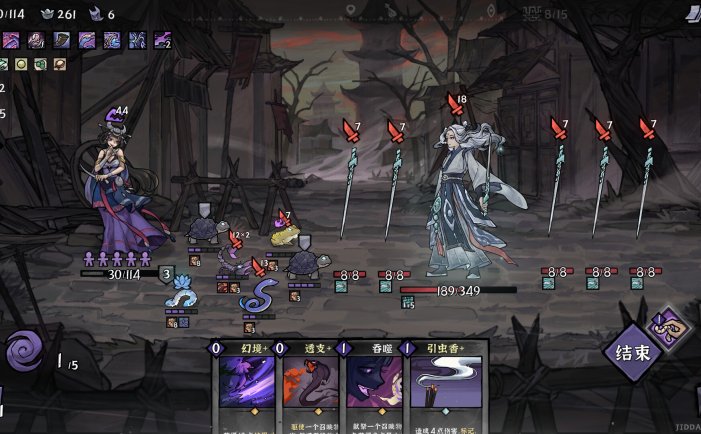Target the white-haired boss with 189/349 health
The width and height of the screenshot is (701, 434).
click(462, 200)
